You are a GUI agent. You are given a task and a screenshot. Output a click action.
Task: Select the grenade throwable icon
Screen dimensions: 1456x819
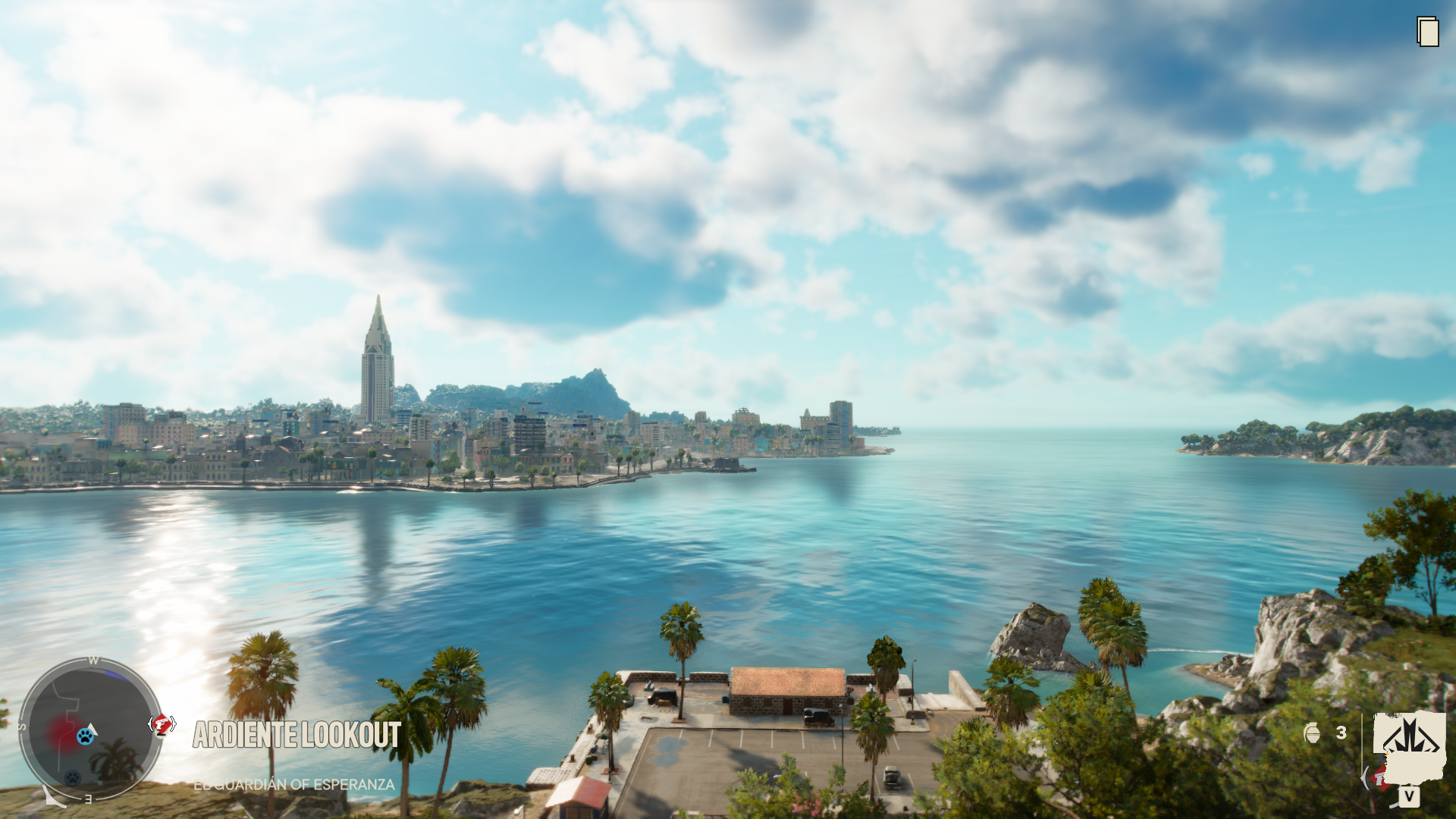(1312, 733)
